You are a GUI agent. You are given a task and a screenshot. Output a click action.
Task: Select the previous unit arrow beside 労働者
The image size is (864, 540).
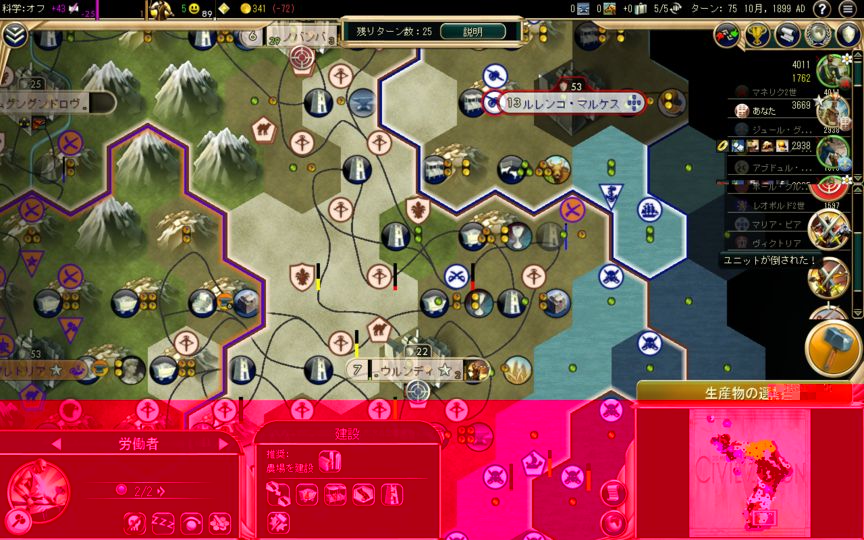tap(56, 444)
